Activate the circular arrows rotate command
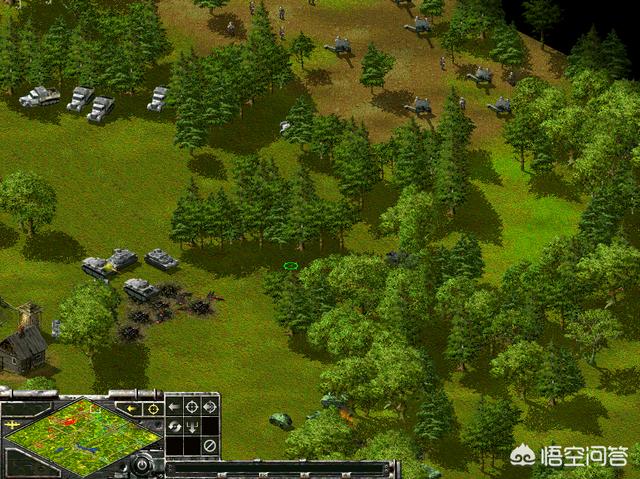The image size is (640, 479). [x=173, y=426]
